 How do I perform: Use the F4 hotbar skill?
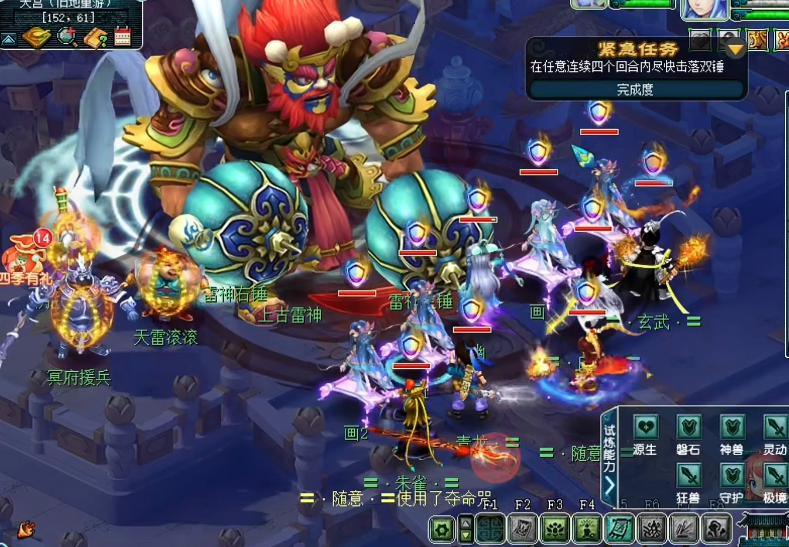pos(587,529)
